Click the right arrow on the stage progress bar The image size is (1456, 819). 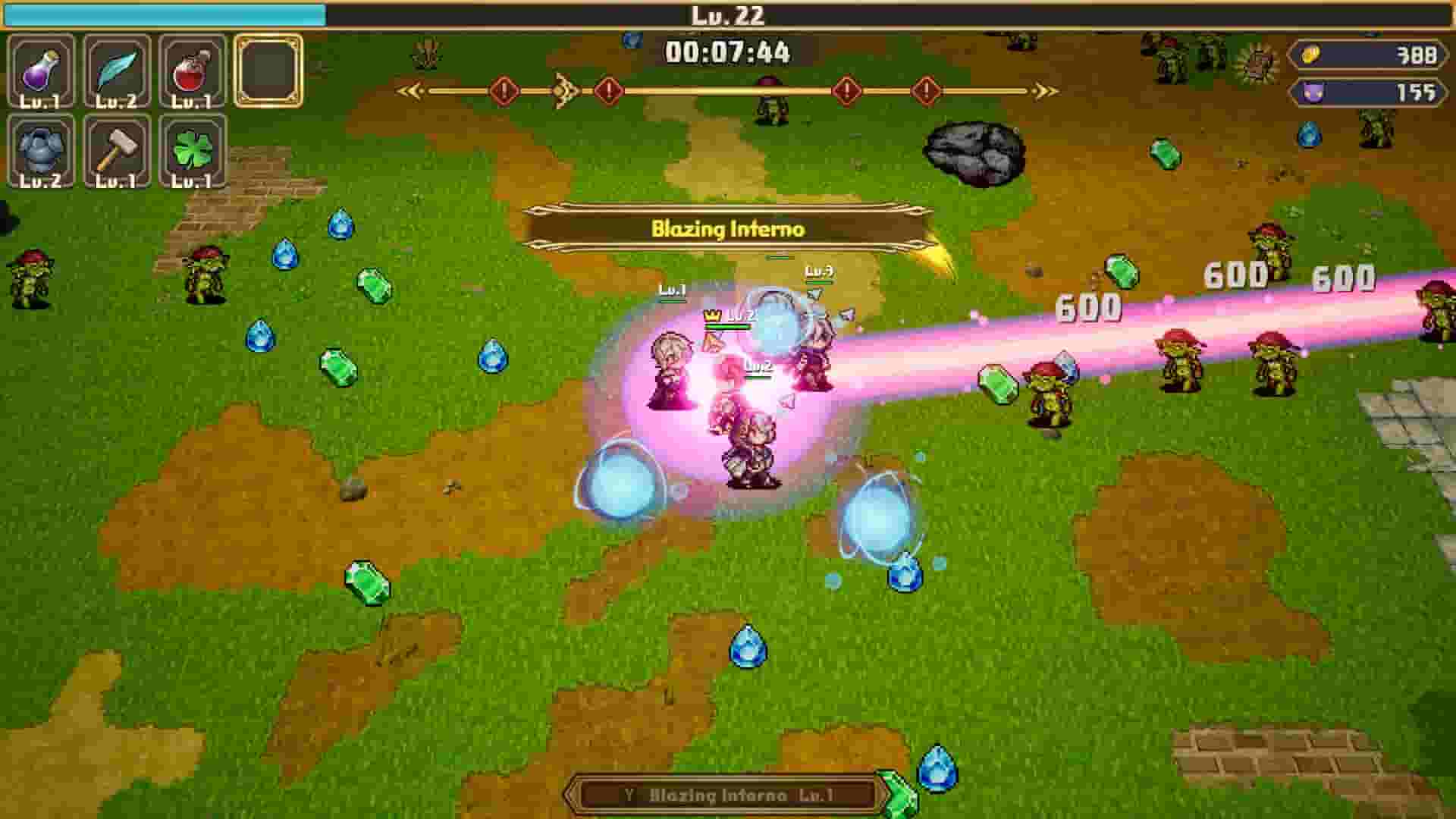pyautogui.click(x=1045, y=89)
